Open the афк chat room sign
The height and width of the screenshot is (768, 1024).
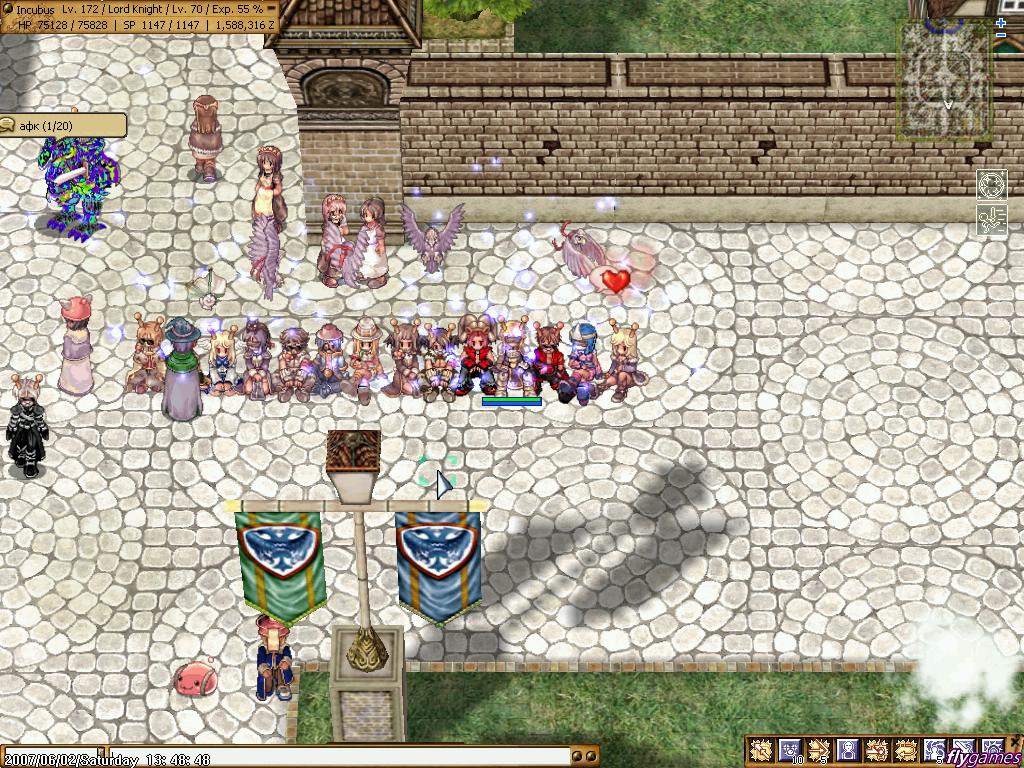click(63, 125)
